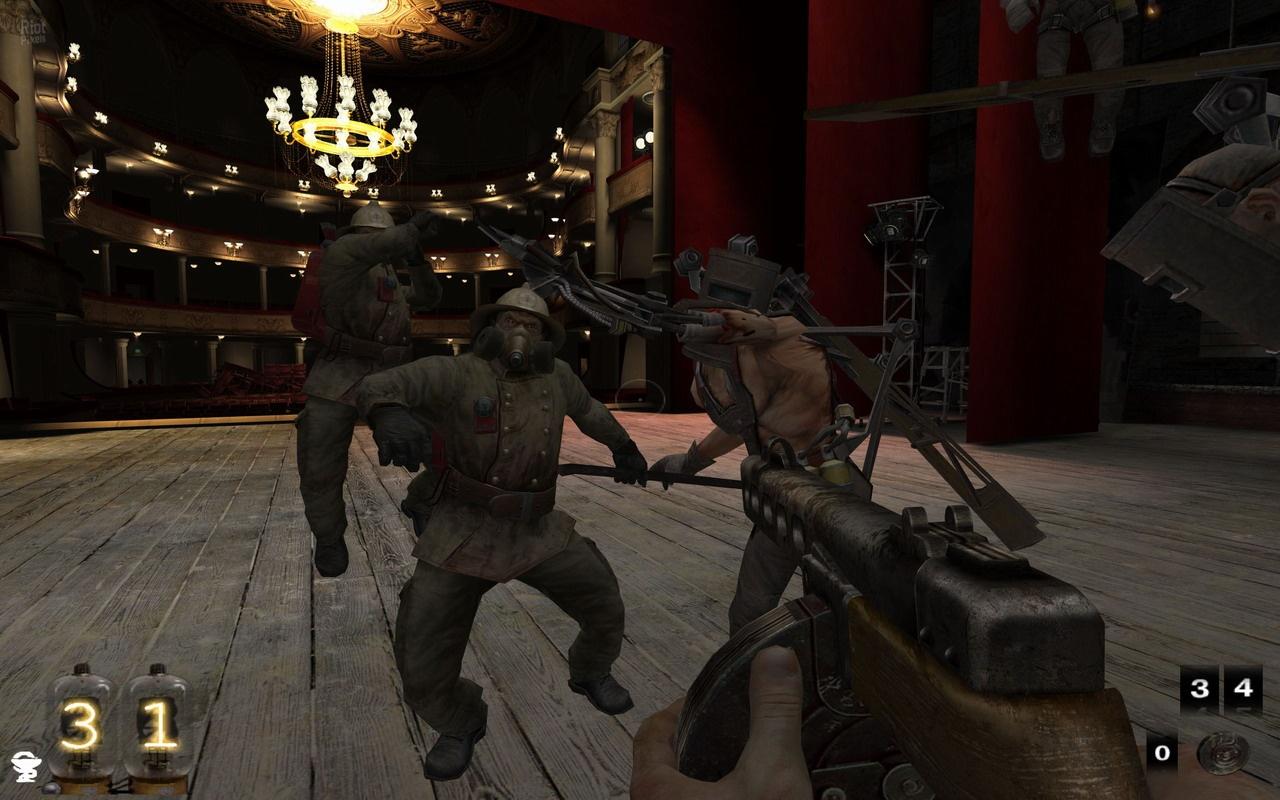Select the round drum magazine ammo icon

1222,753
